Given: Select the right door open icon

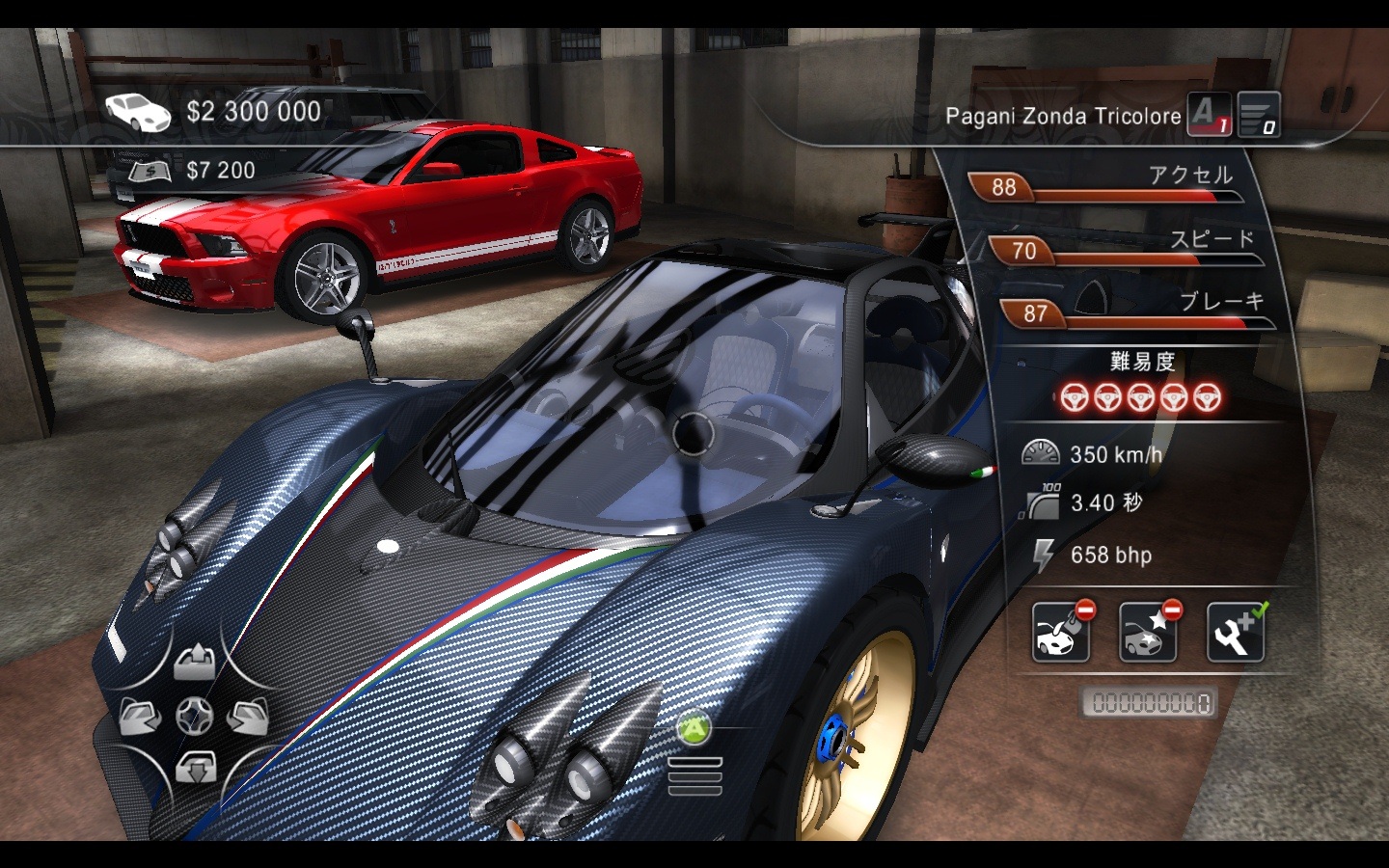Looking at the screenshot, I should coord(248,717).
